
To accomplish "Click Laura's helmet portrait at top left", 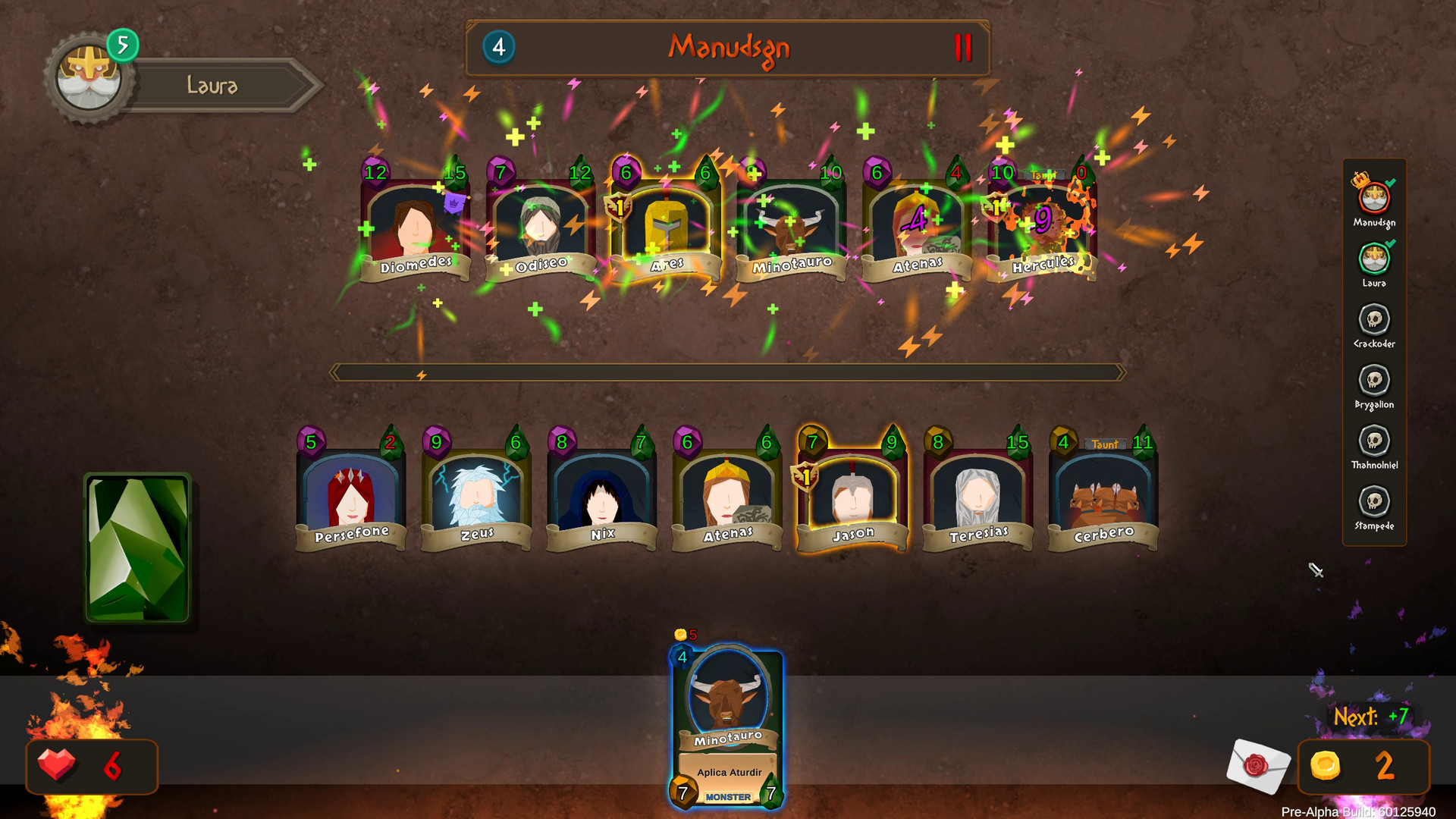I will (89, 76).
